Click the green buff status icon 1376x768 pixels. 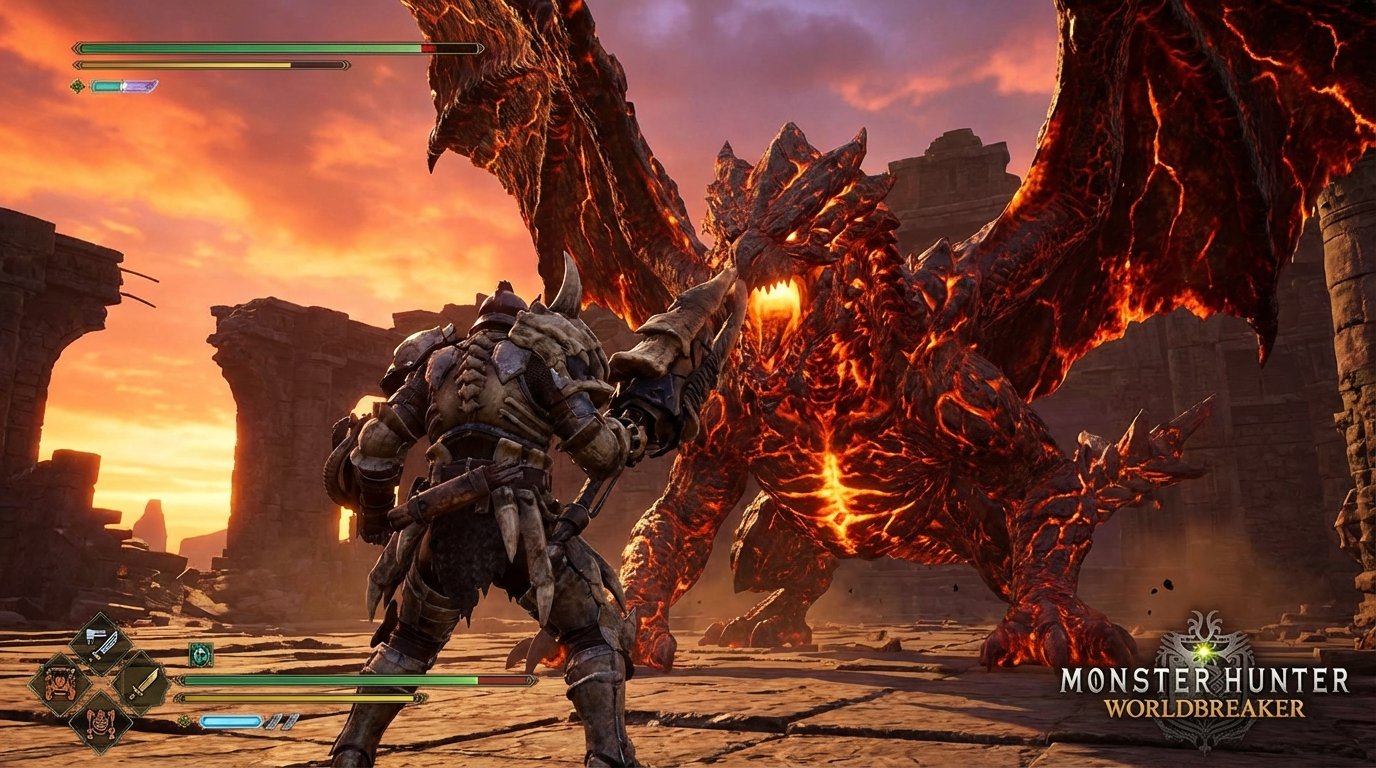click(x=200, y=655)
